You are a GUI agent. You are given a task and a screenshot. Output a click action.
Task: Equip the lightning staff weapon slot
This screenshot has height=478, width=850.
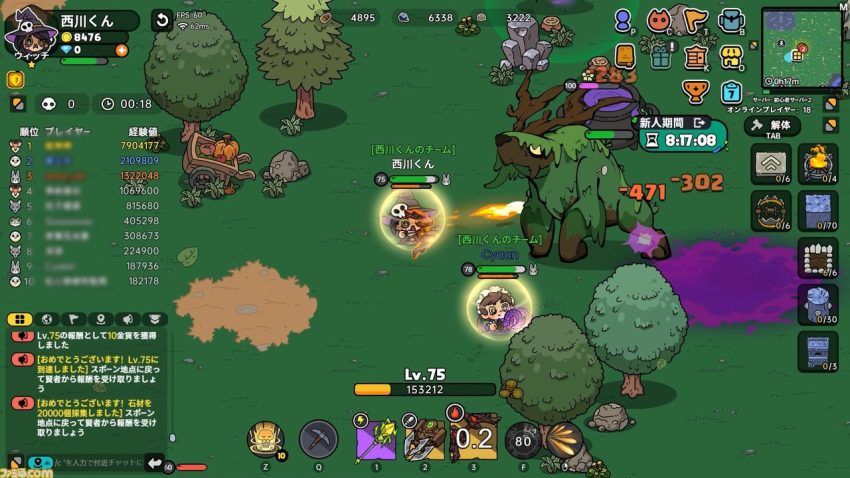pos(373,438)
